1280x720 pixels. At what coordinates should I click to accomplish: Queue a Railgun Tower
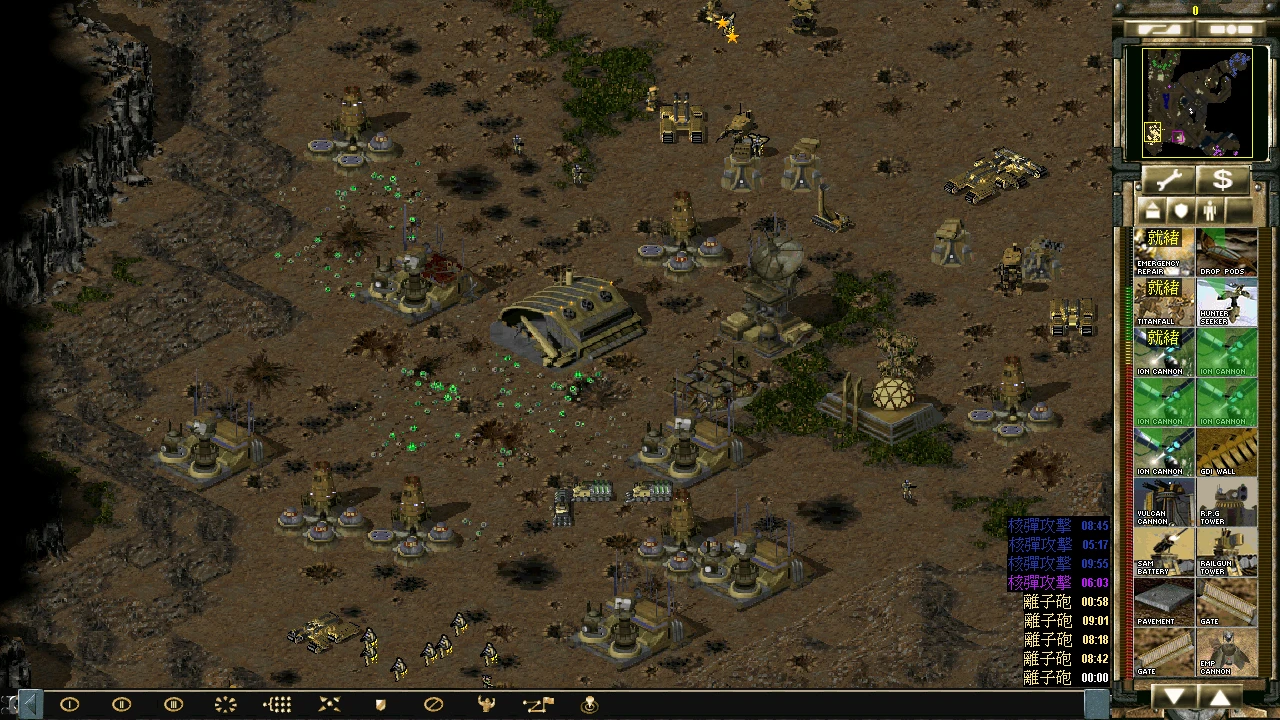[x=1227, y=552]
